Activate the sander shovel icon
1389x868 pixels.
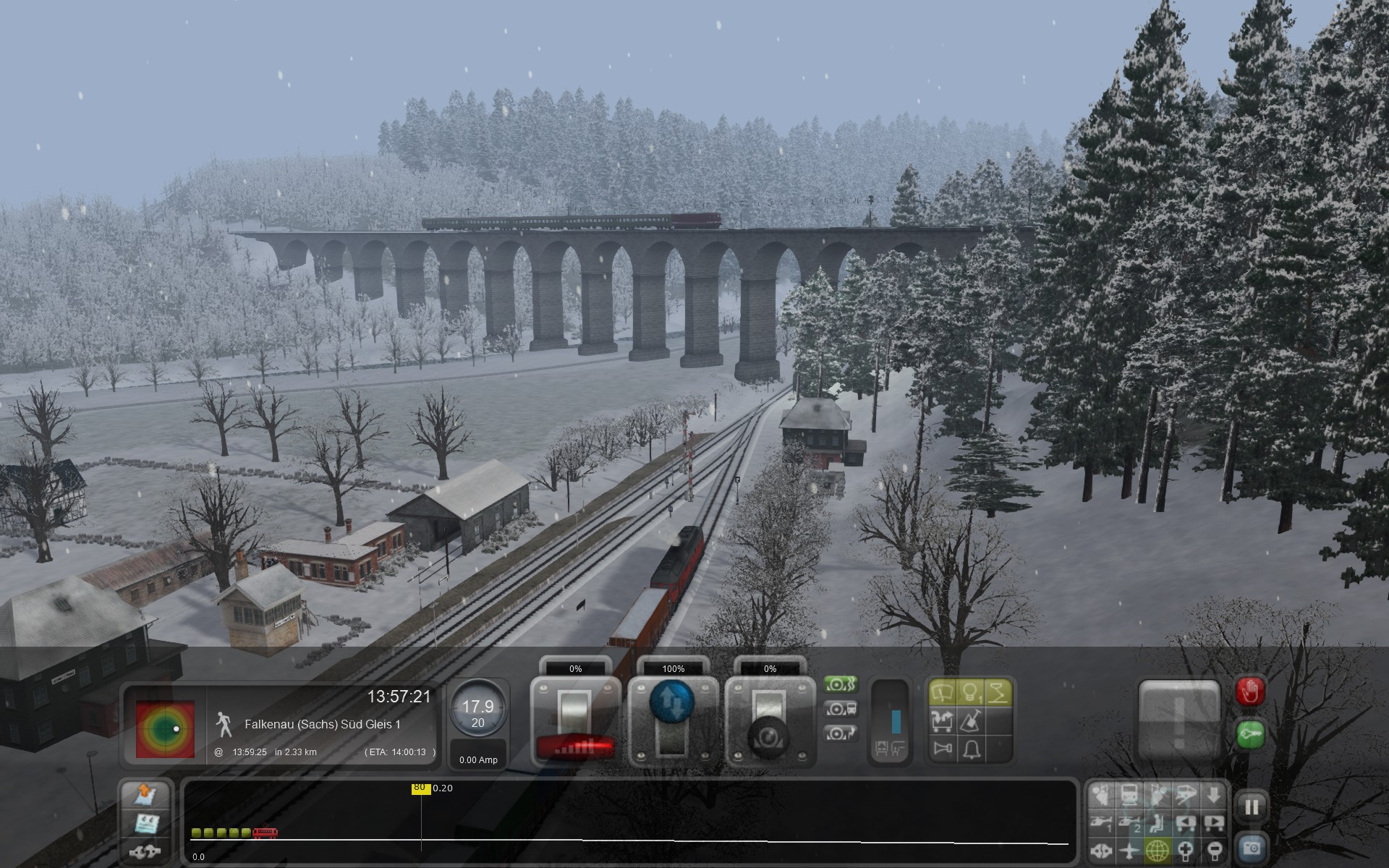coord(971,721)
